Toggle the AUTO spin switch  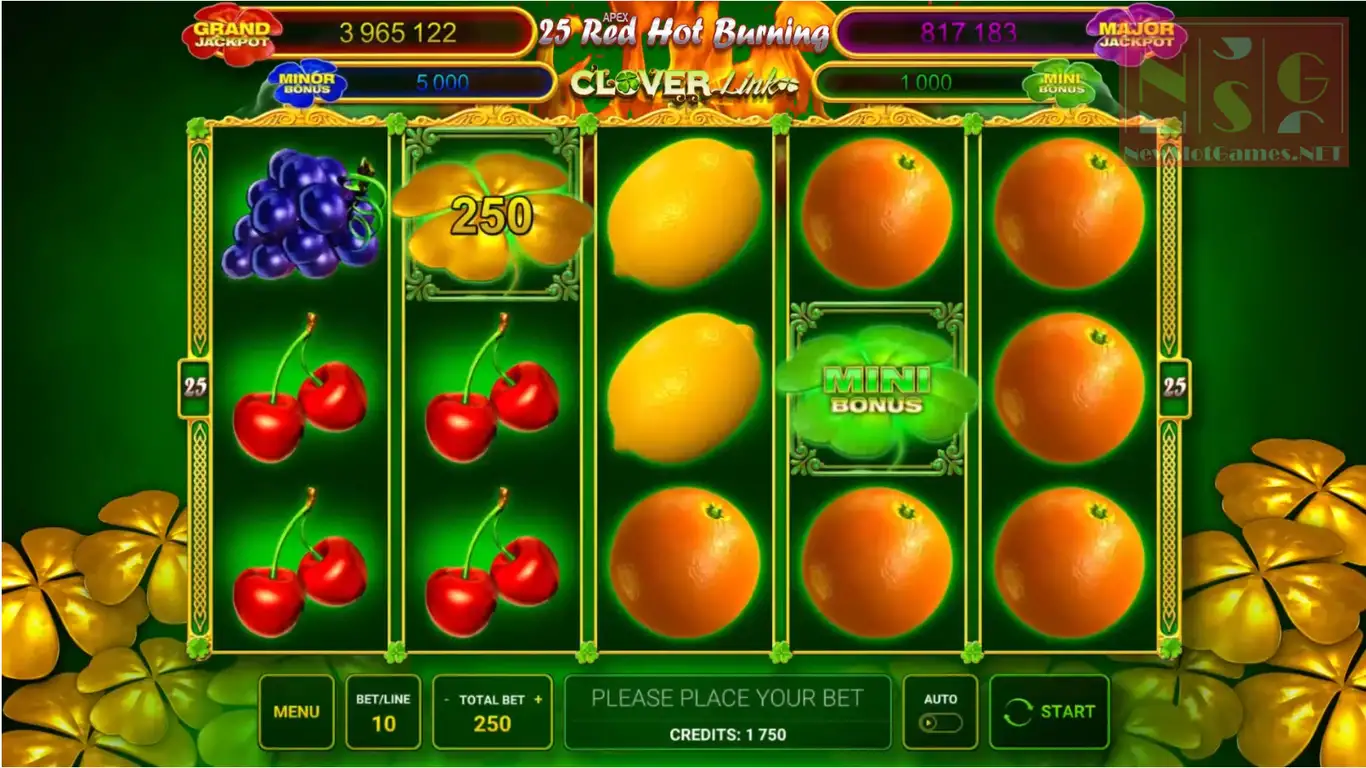(940, 721)
